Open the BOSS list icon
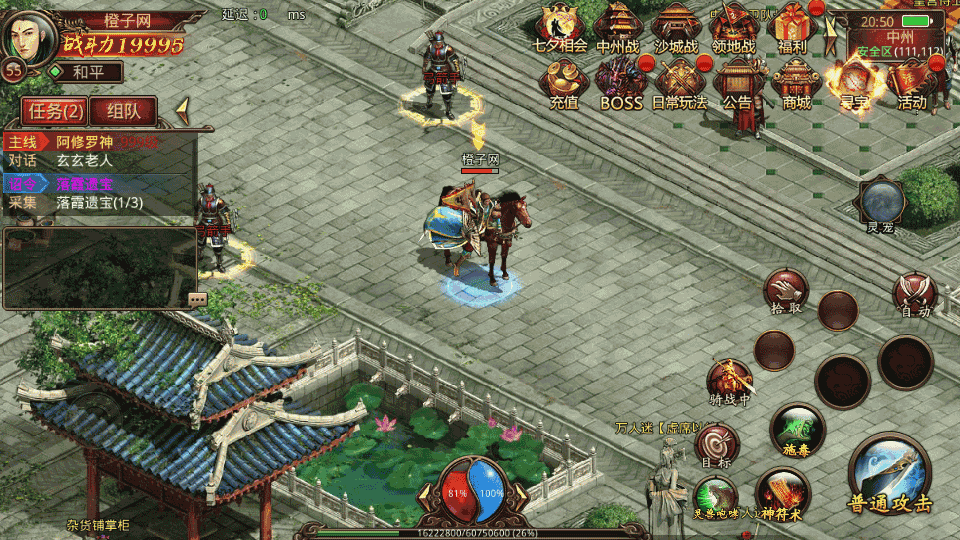The height and width of the screenshot is (540, 960). tap(621, 83)
